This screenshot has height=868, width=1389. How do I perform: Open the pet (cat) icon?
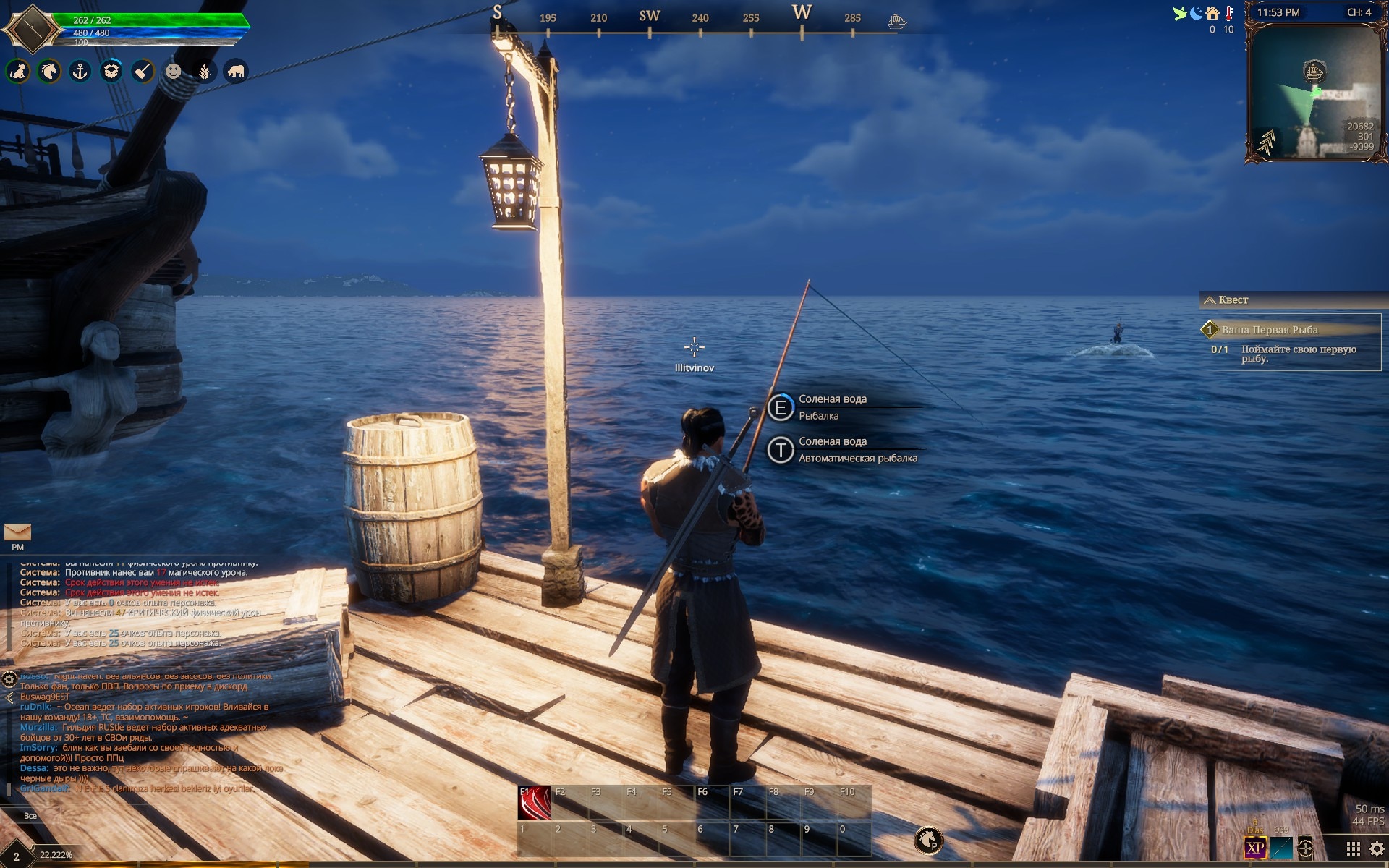coord(18,71)
